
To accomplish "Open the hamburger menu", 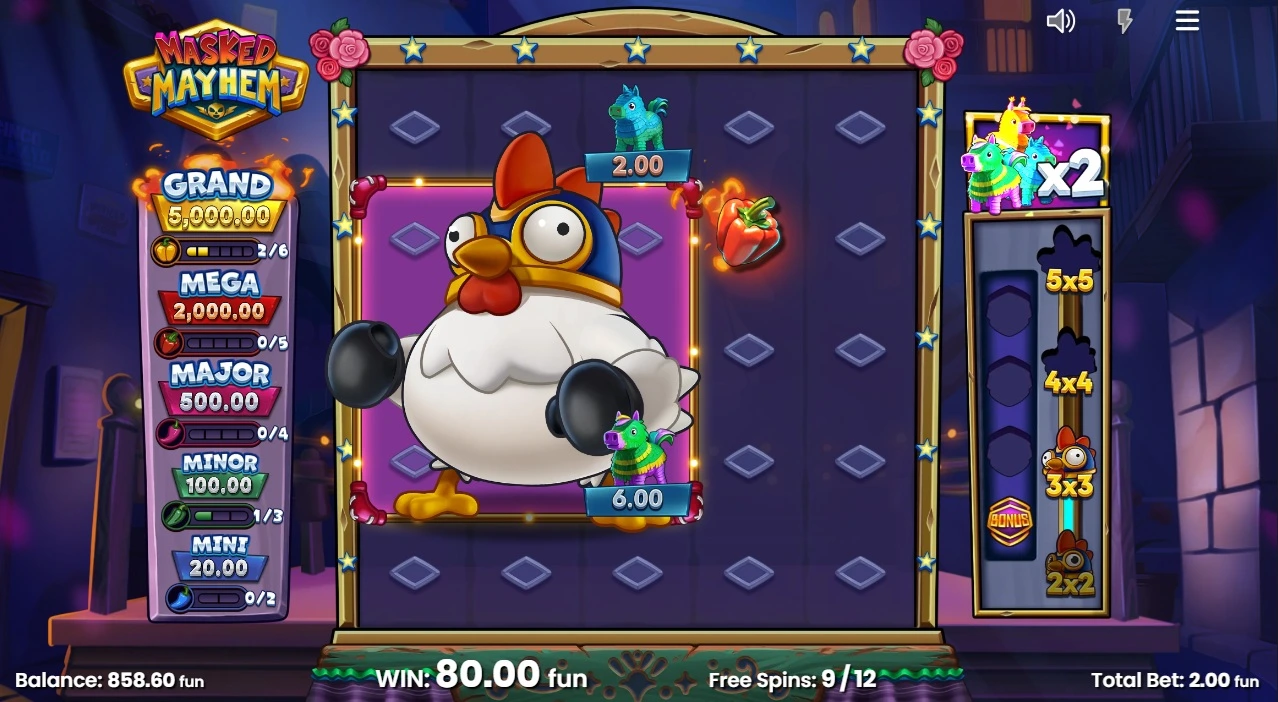I will click(1187, 21).
